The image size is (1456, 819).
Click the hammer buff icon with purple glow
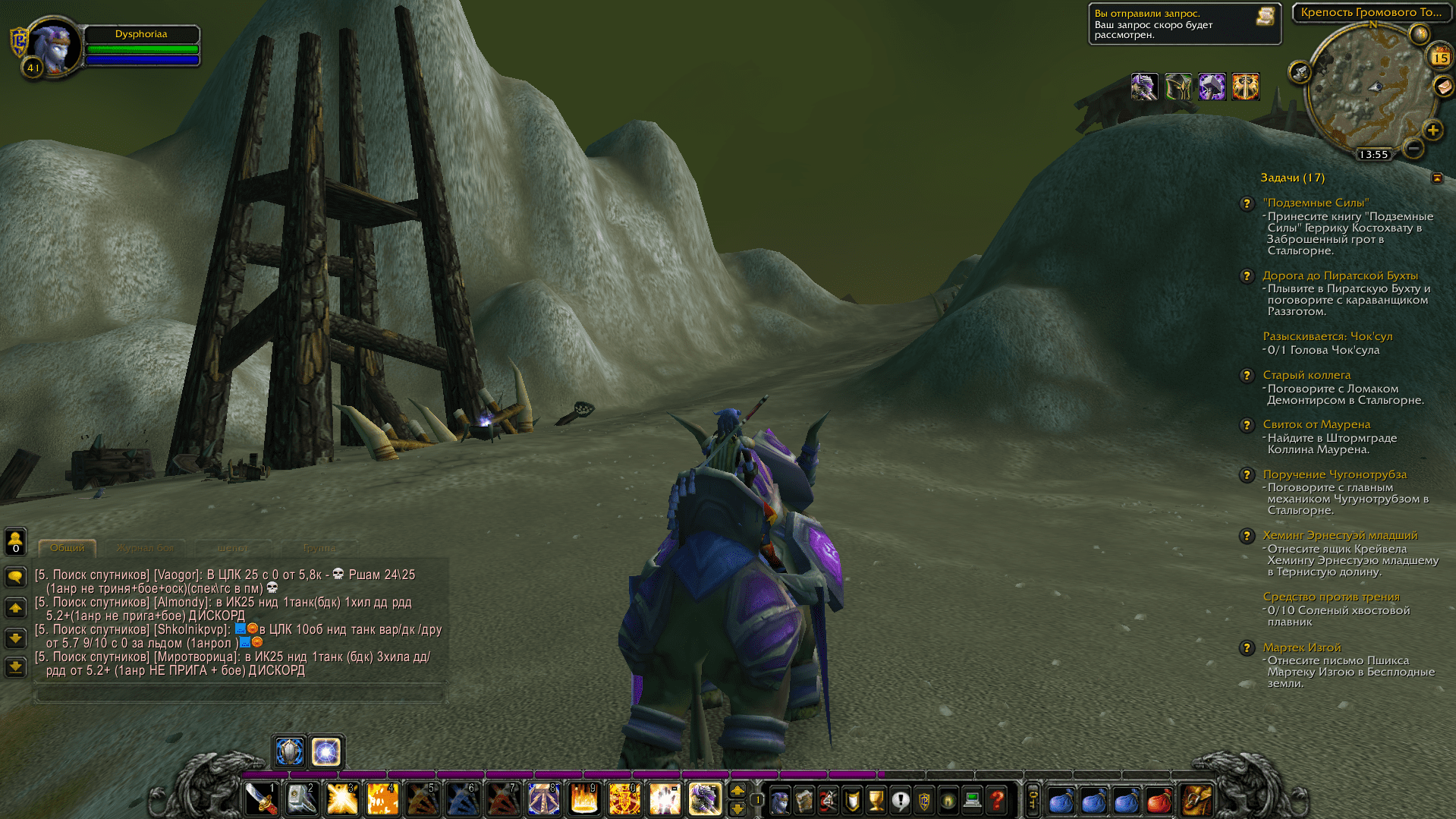pyautogui.click(x=1212, y=87)
